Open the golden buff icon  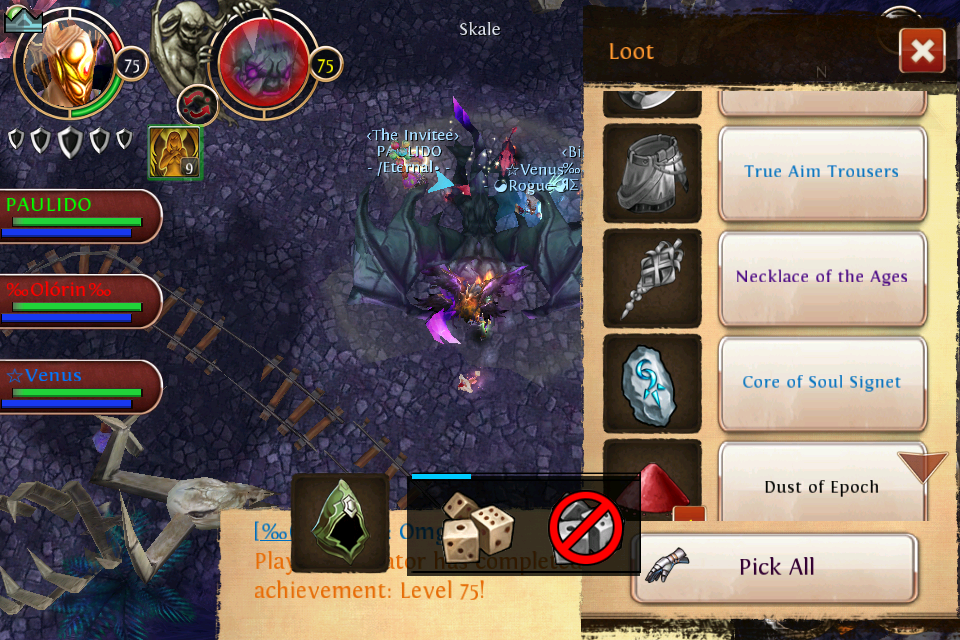coord(175,153)
